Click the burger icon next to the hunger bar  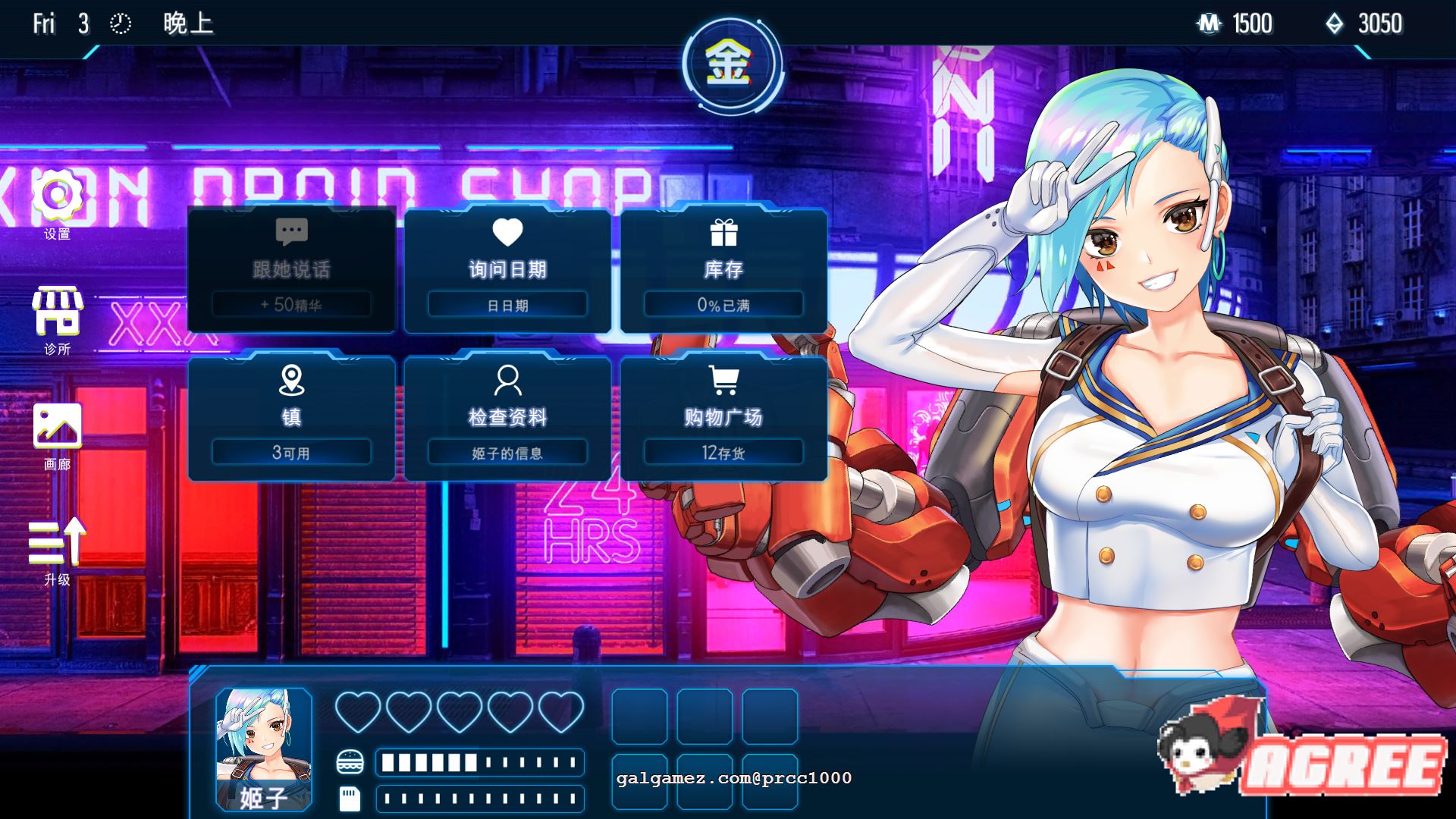pyautogui.click(x=350, y=763)
